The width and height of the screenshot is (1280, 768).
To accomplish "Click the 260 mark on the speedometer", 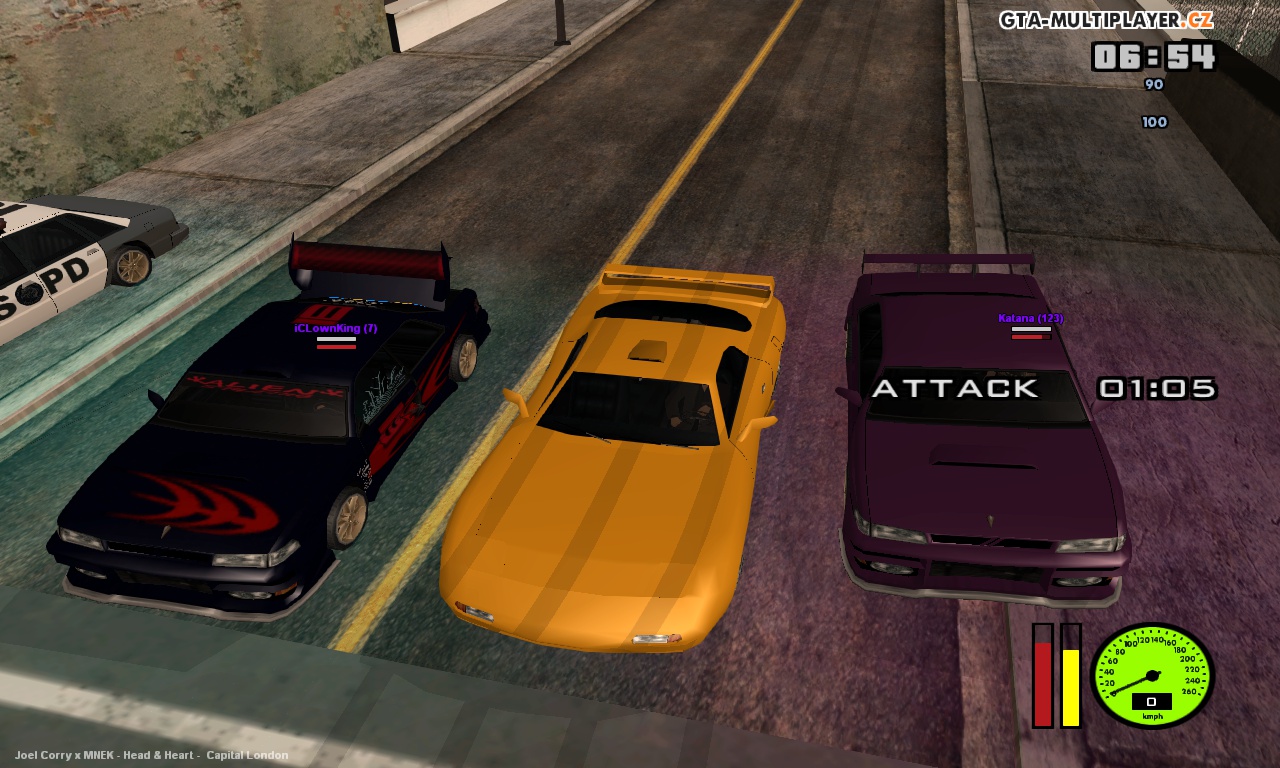I will coord(1188,691).
